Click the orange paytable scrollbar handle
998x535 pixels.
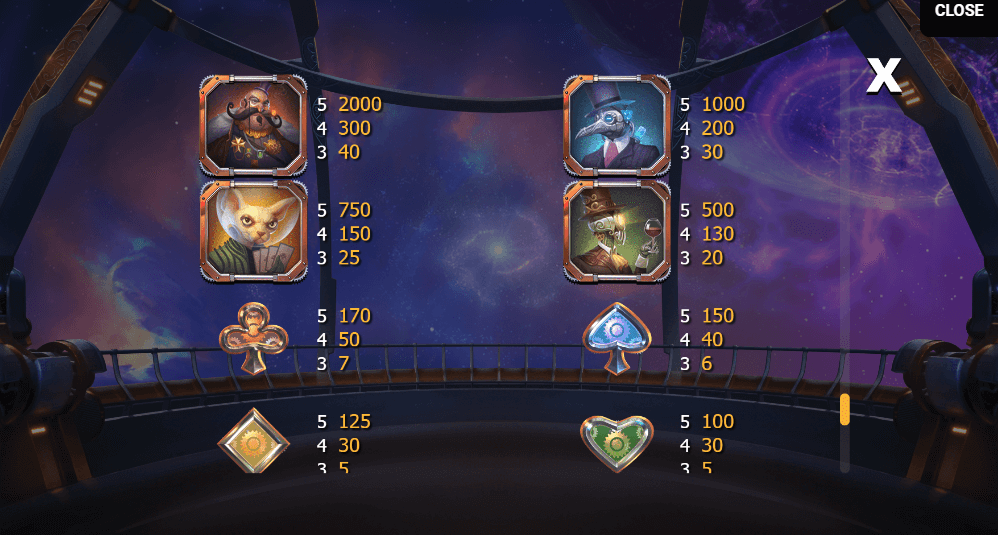[x=845, y=409]
